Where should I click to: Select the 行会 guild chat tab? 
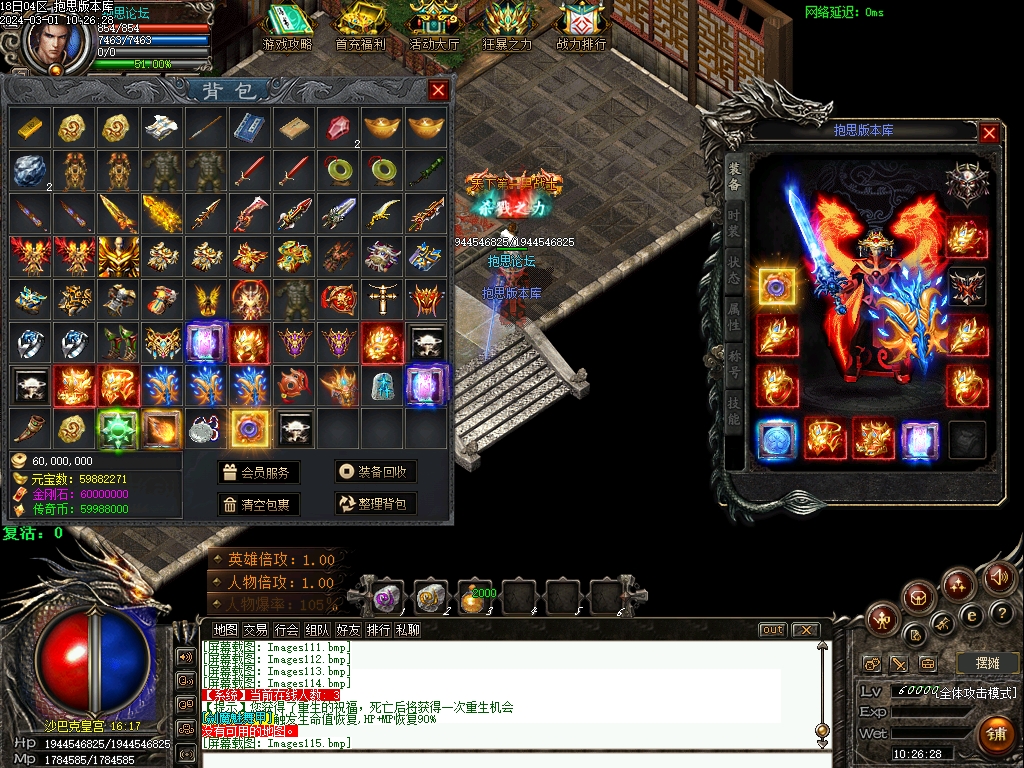pos(287,630)
